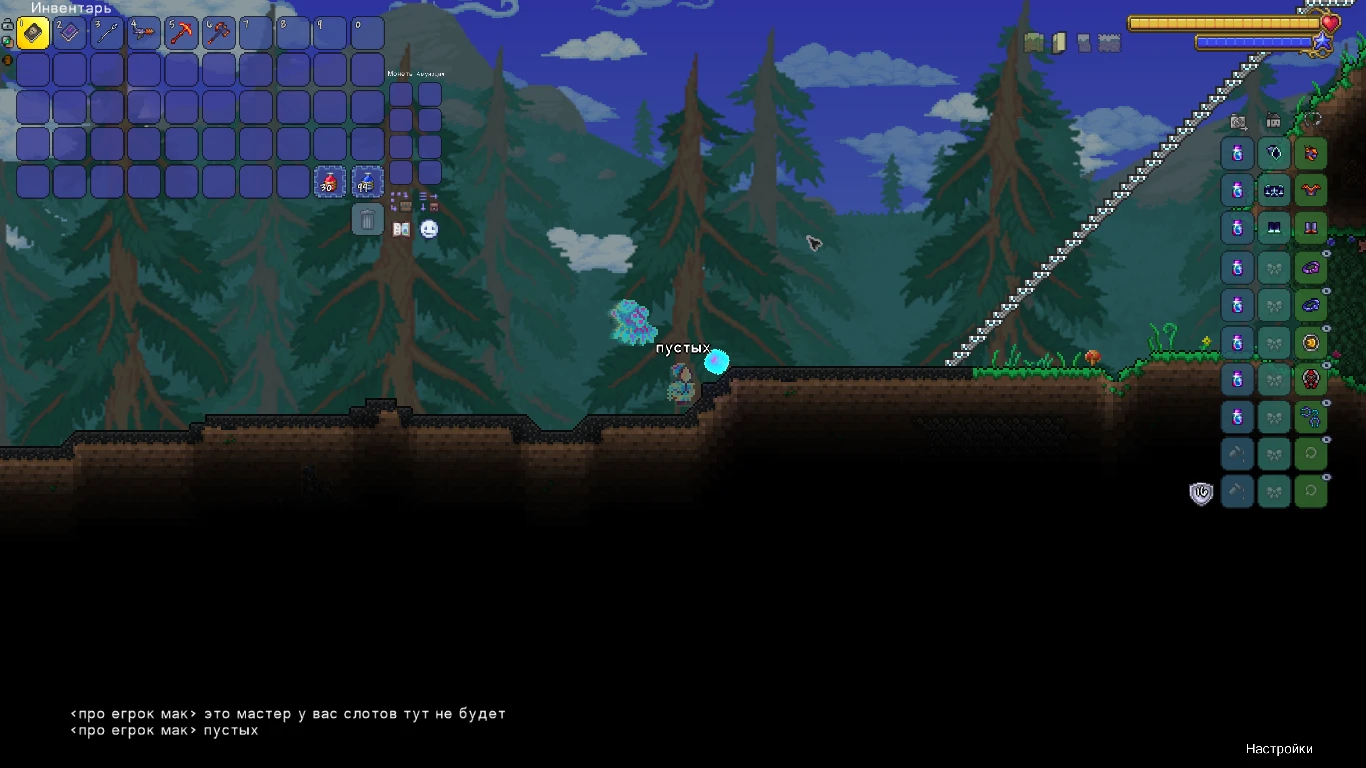Select the fiery hamaxe in hotbar slot 6

(x=218, y=32)
